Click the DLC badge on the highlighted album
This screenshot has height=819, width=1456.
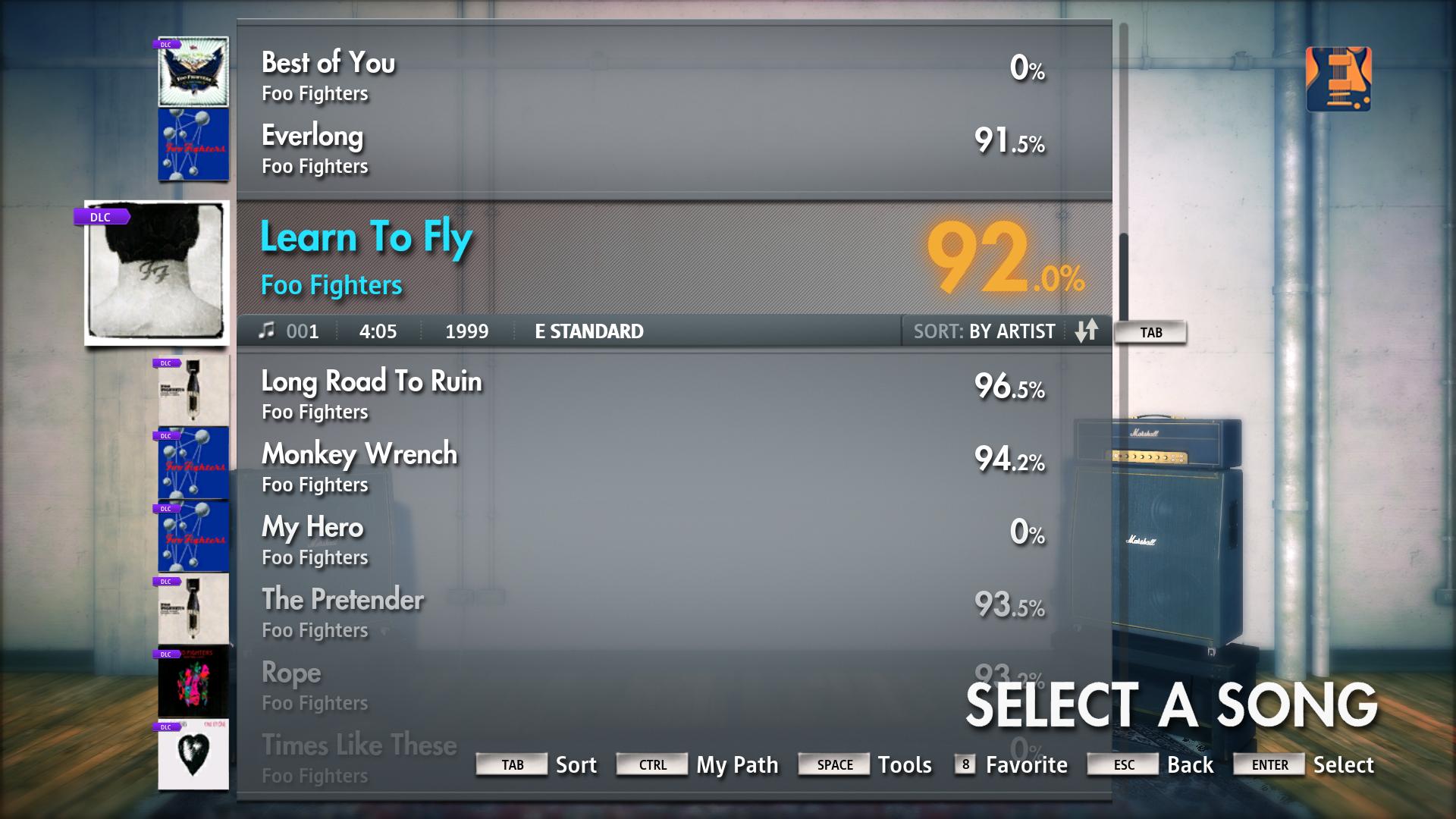click(101, 216)
